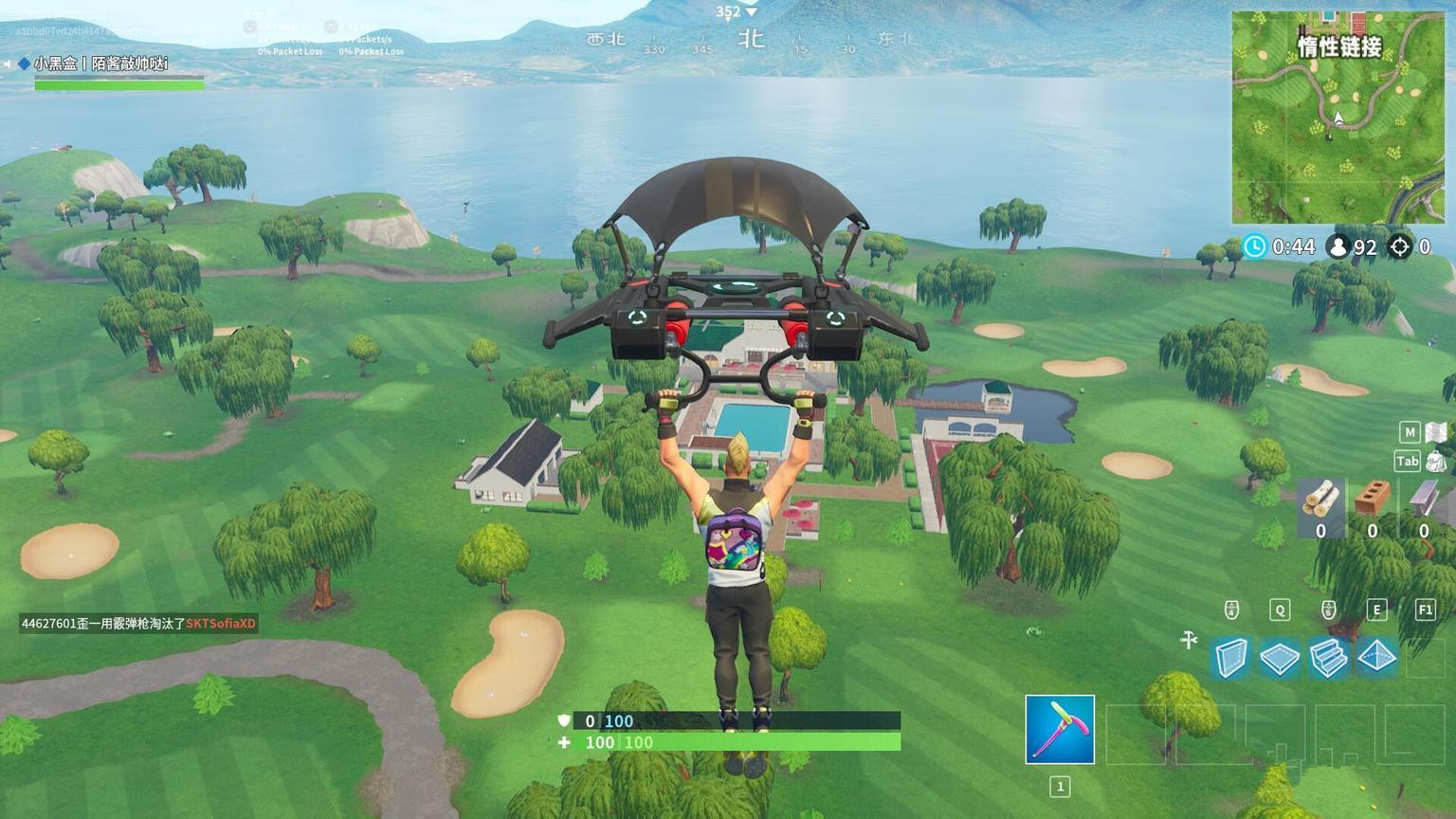The width and height of the screenshot is (1456, 819).
Task: Select wood as building material
Action: [x=1320, y=500]
